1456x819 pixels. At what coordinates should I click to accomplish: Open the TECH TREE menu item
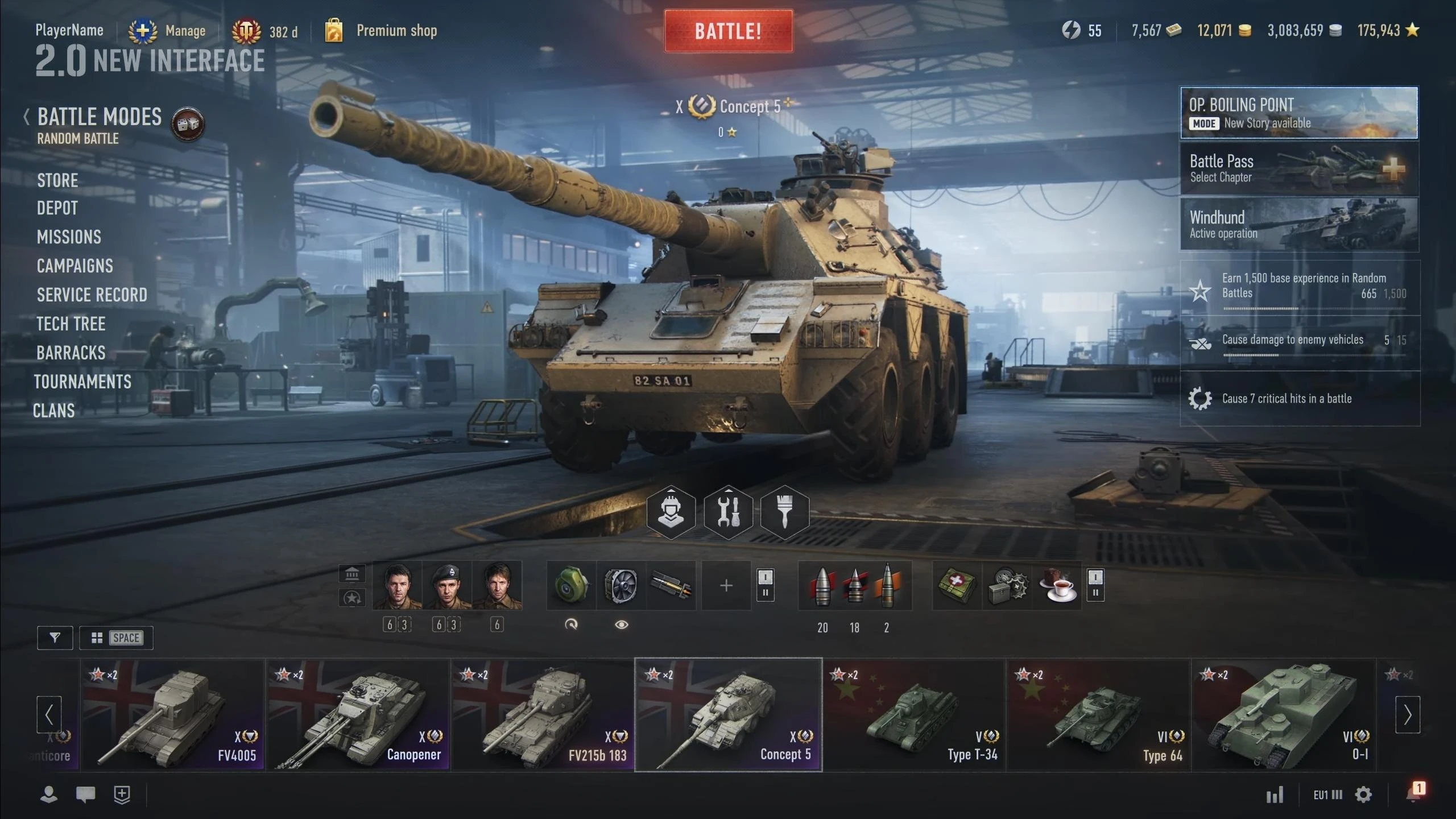[71, 324]
